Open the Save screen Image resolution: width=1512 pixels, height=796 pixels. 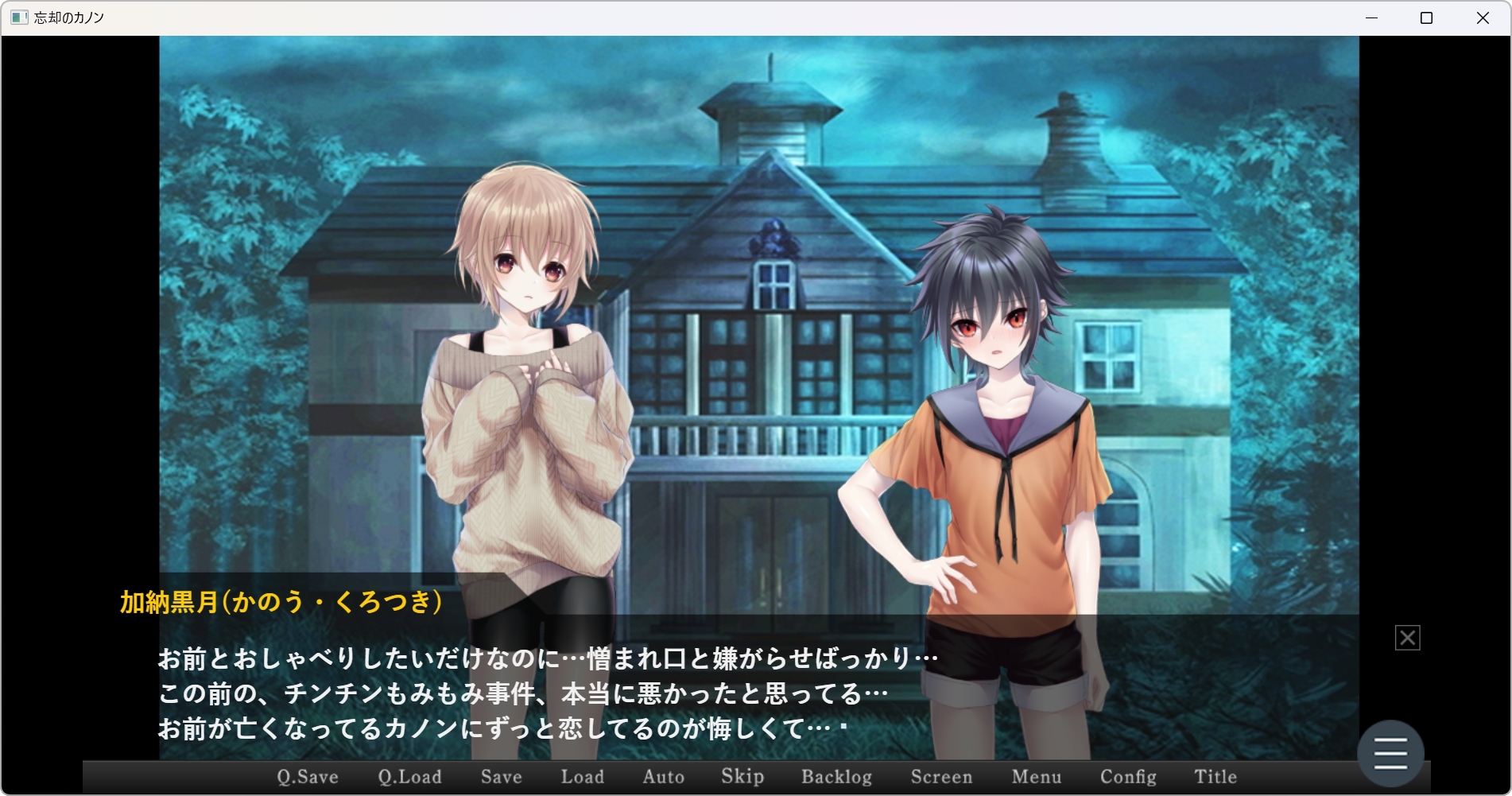(501, 777)
